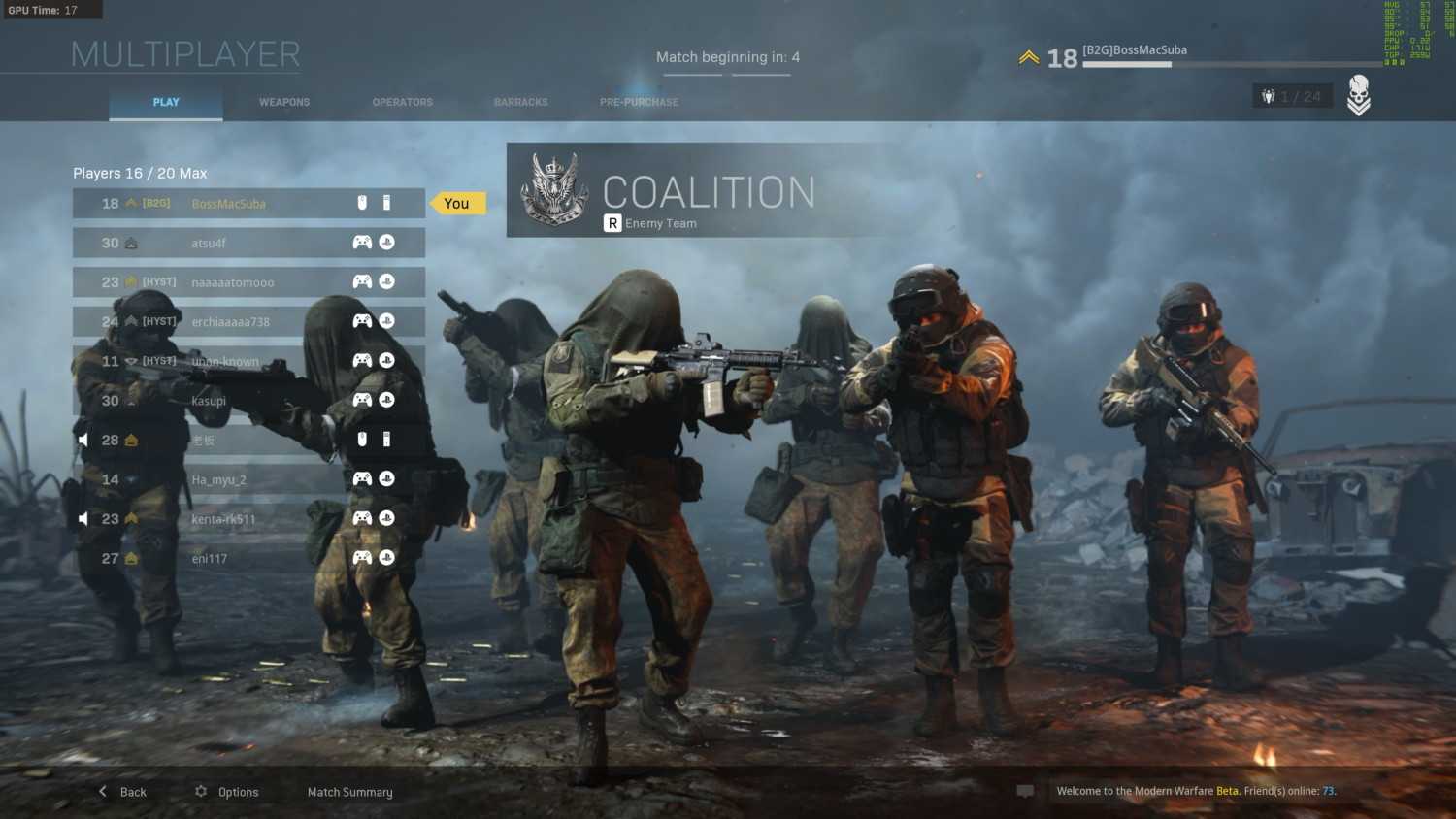The width and height of the screenshot is (1456, 819).
Task: Go to the Operators tab
Action: coord(403,102)
